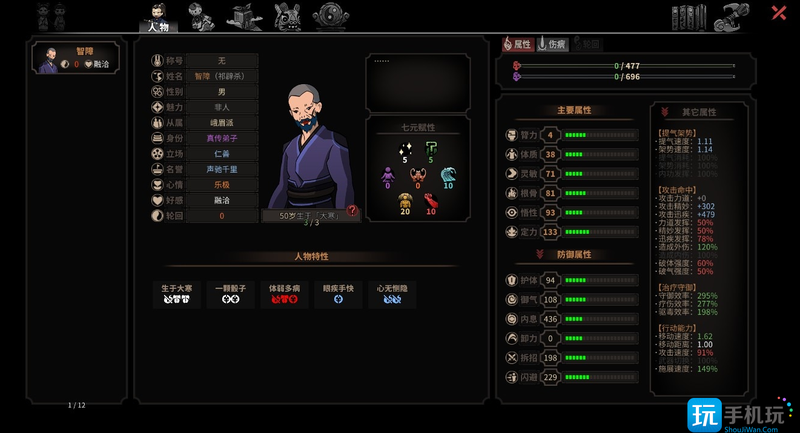Click the red question mark beside the portrait

tap(352, 210)
